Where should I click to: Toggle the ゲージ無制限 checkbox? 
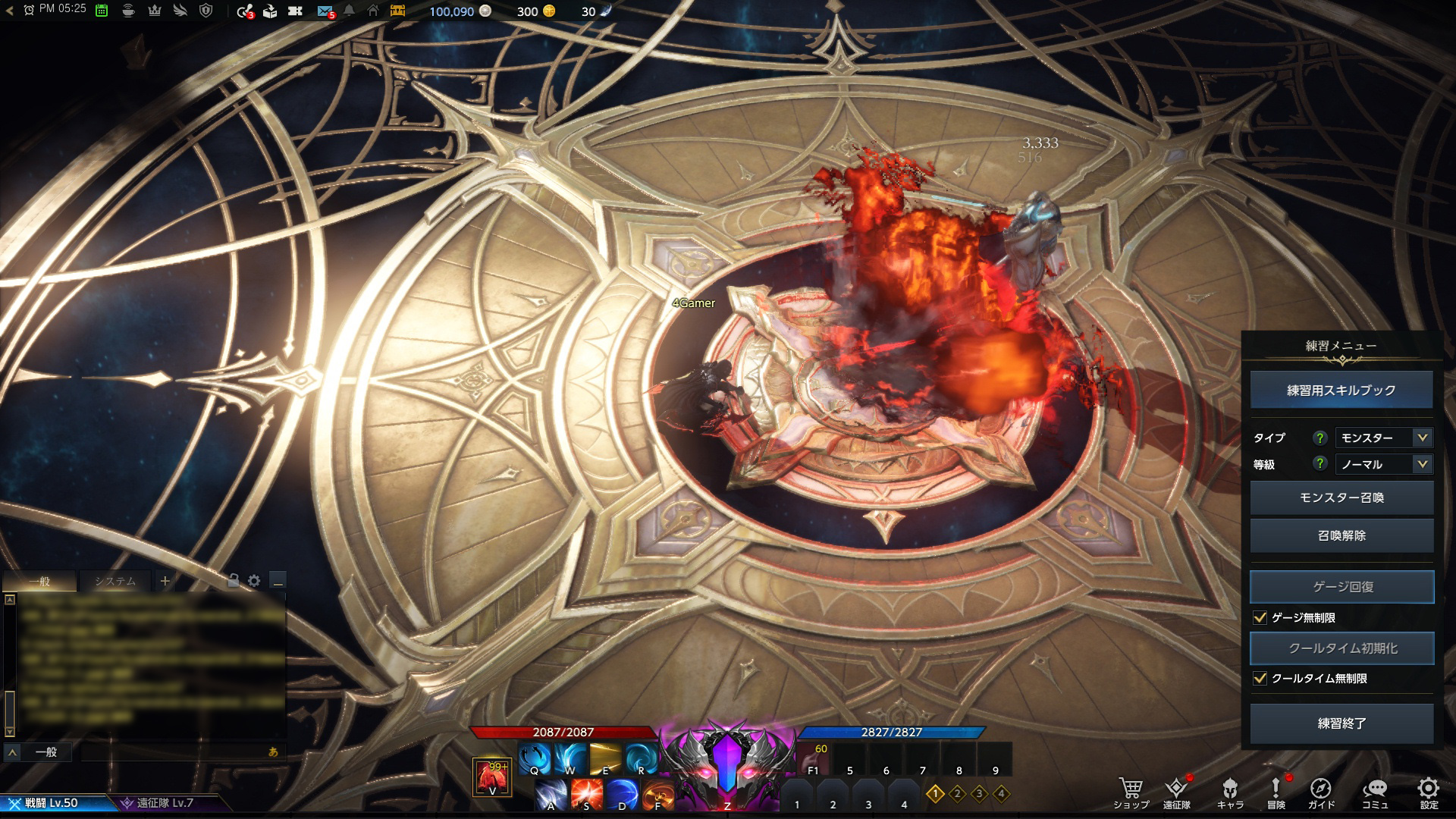(x=1260, y=617)
